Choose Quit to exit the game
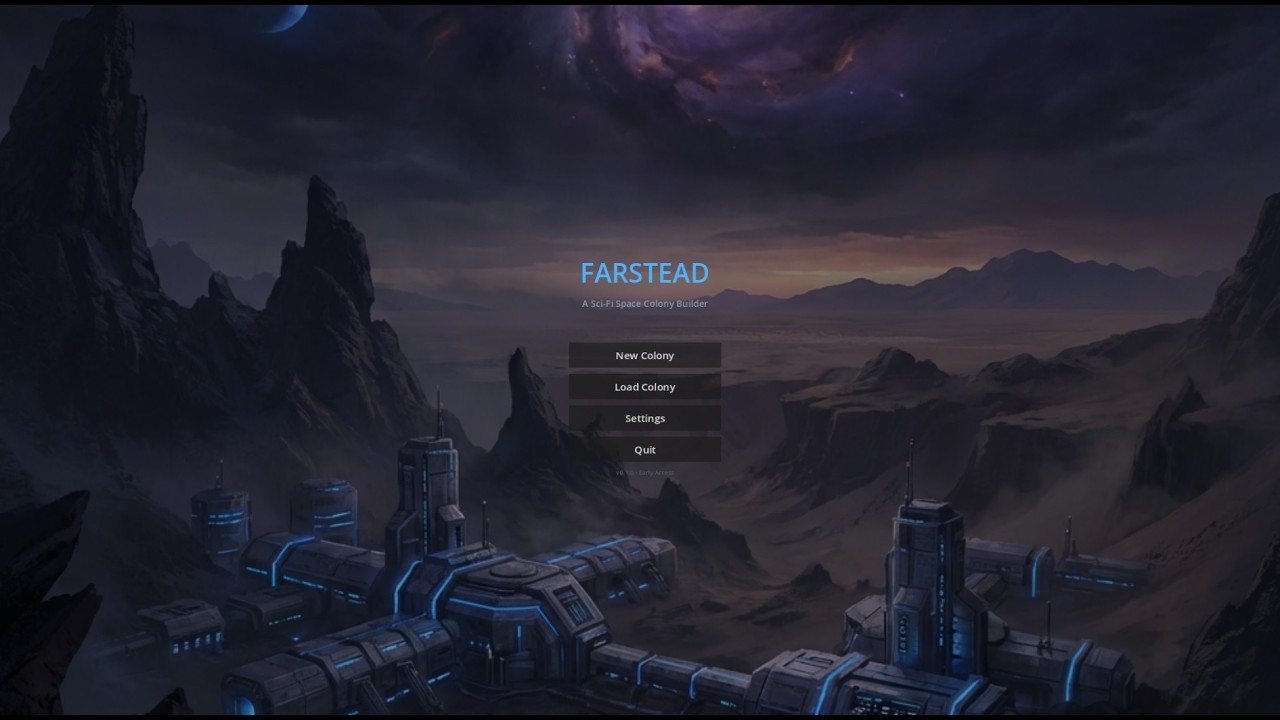Viewport: 1280px width, 720px height. (645, 450)
